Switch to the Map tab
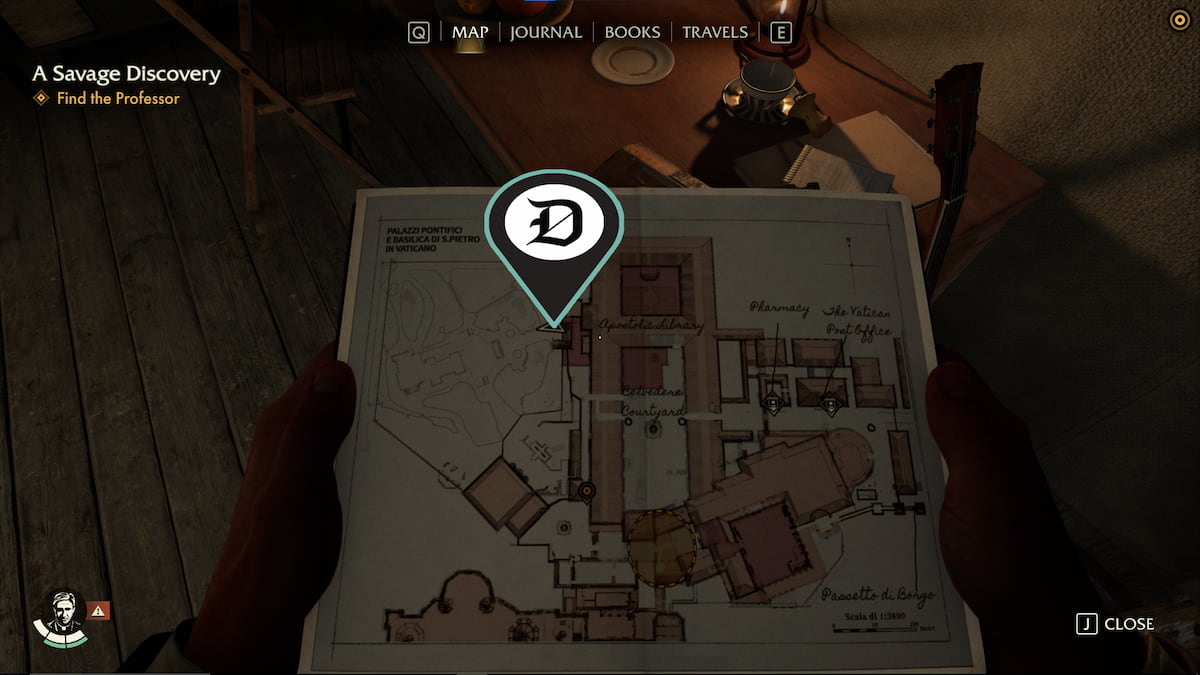The image size is (1200, 675). [470, 32]
